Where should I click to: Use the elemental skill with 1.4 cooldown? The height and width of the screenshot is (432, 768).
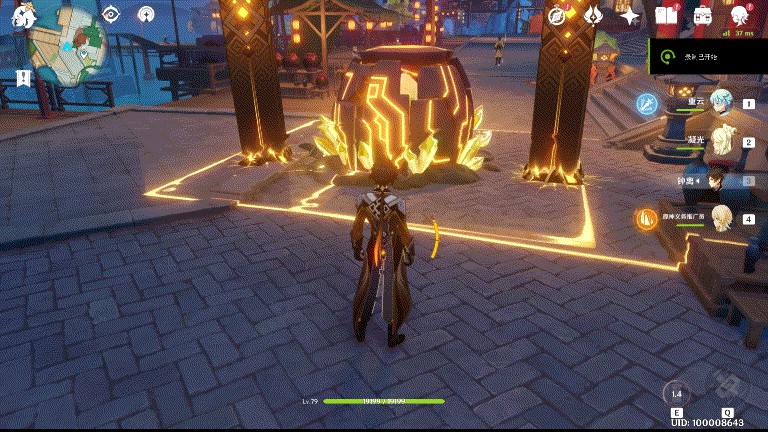tap(677, 394)
